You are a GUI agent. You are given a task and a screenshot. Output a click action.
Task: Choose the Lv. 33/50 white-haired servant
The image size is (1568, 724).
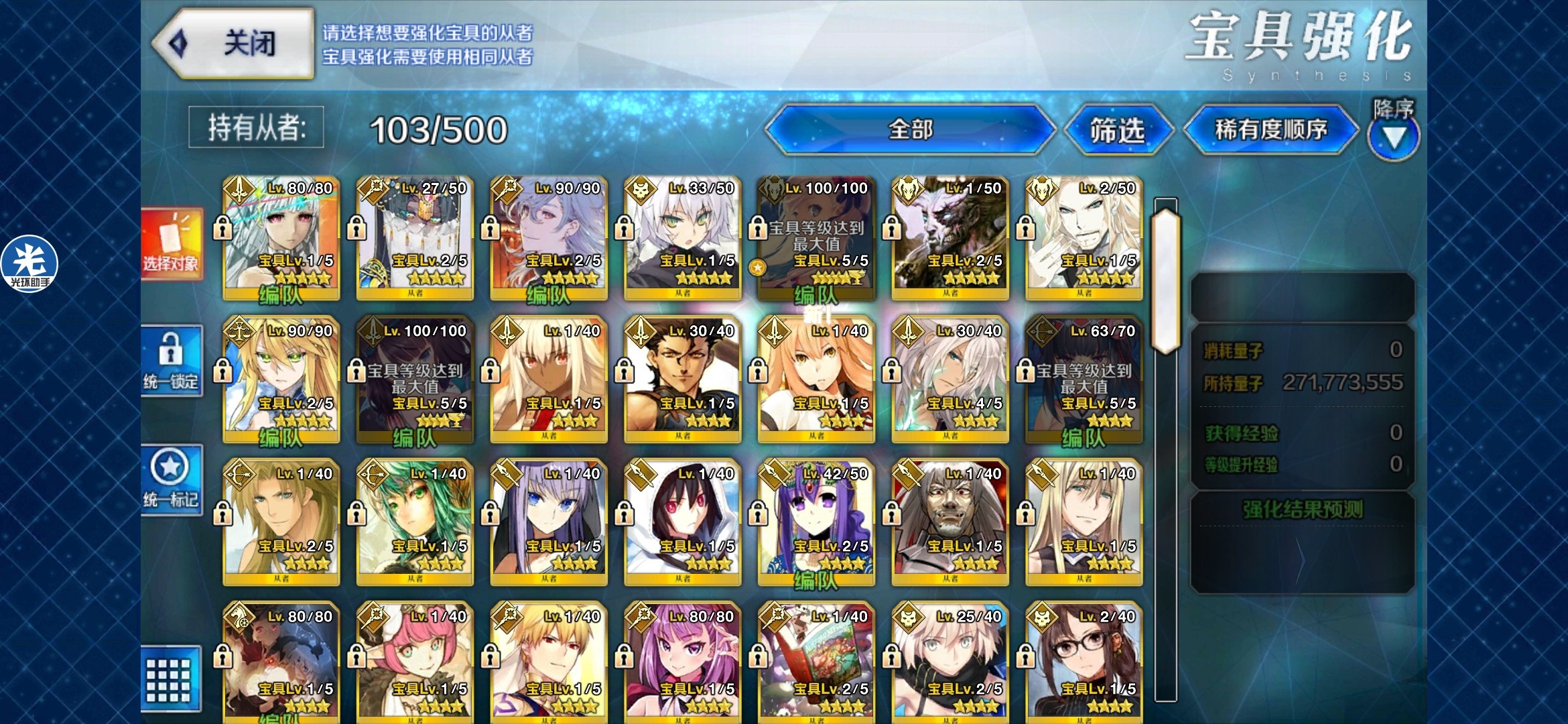pos(682,238)
